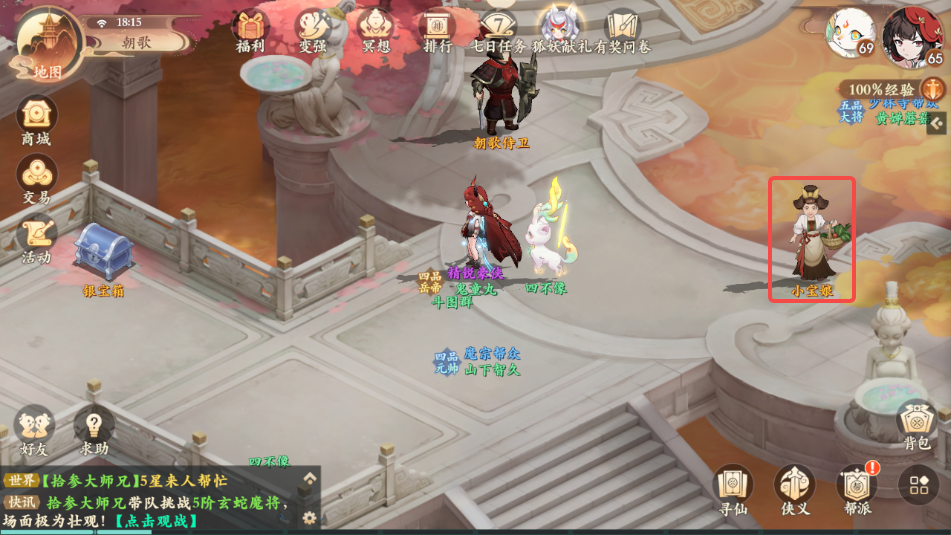This screenshot has width=951, height=535.
Task: Open the 侠义 menu
Action: pyautogui.click(x=795, y=487)
